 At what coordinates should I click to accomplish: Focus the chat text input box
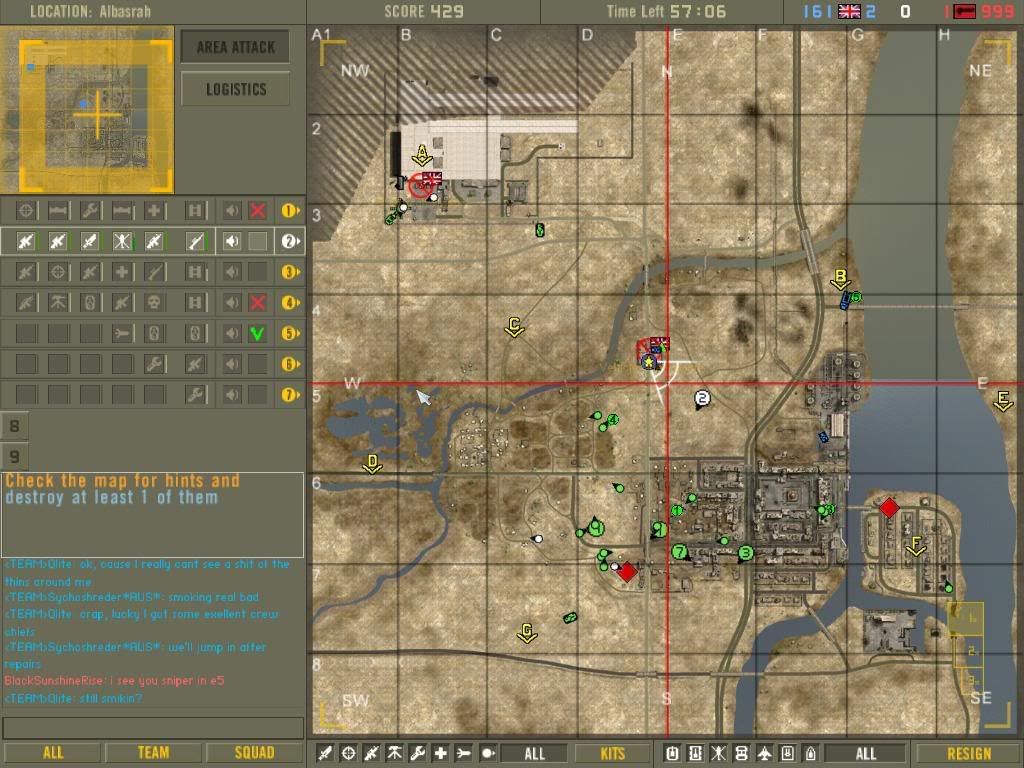tap(153, 727)
